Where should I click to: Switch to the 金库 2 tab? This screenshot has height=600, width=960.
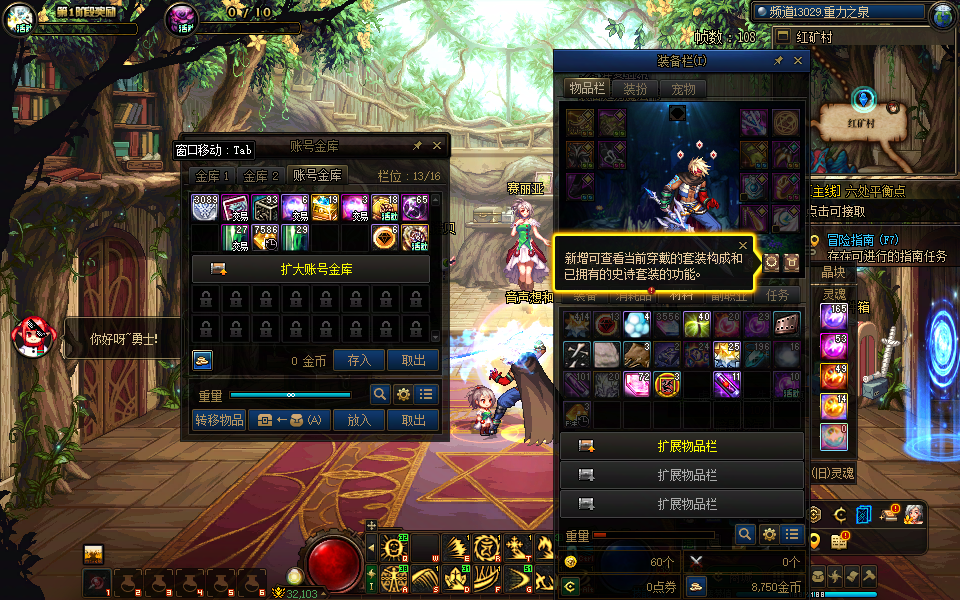[x=261, y=175]
